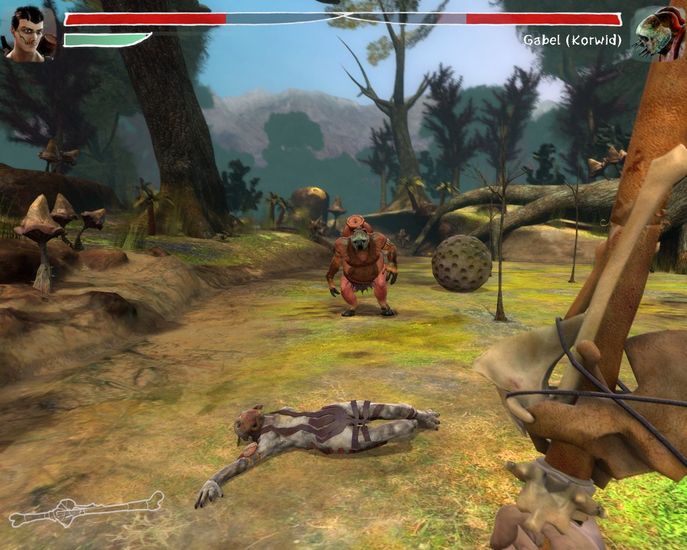Viewport: 687px width, 550px height.
Task: Select Gabel the Korwid's enemy portrait
Action: pyautogui.click(x=659, y=34)
